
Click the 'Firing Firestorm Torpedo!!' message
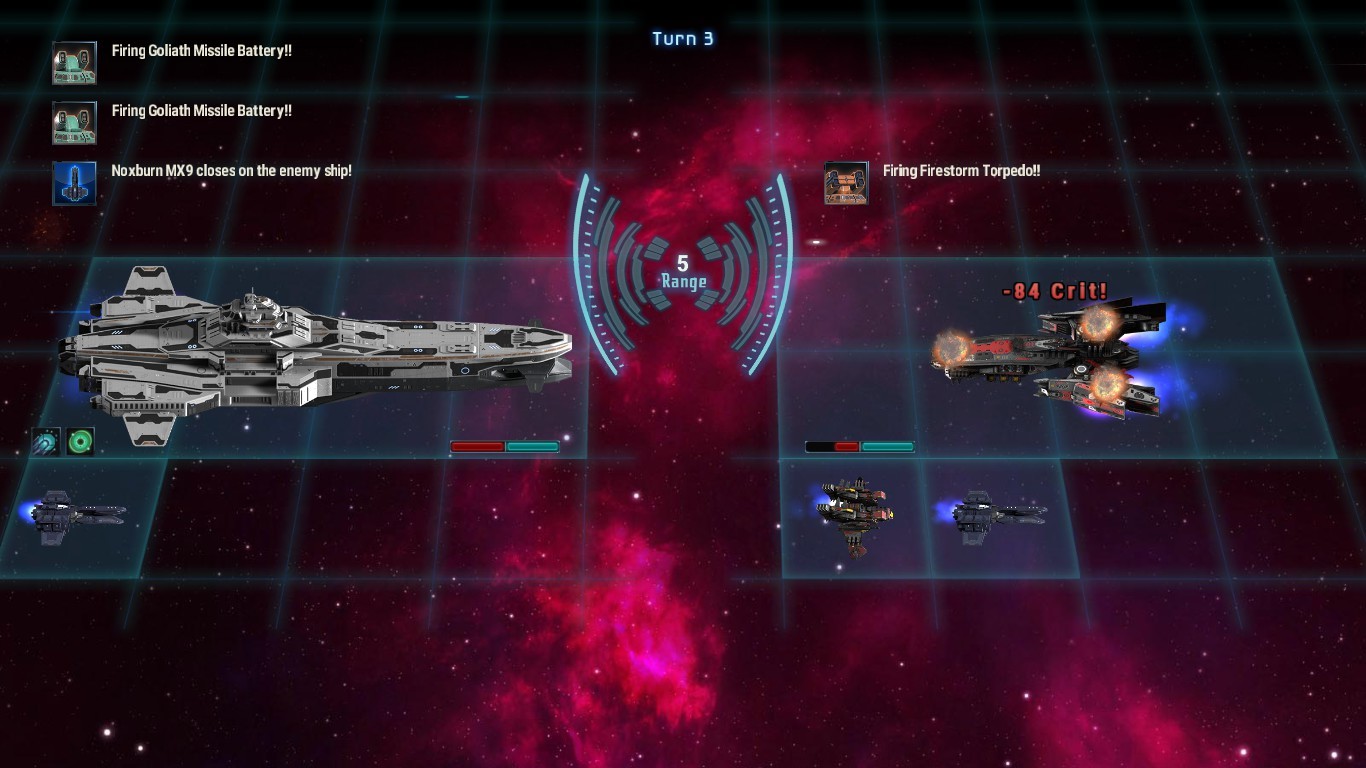960,170
